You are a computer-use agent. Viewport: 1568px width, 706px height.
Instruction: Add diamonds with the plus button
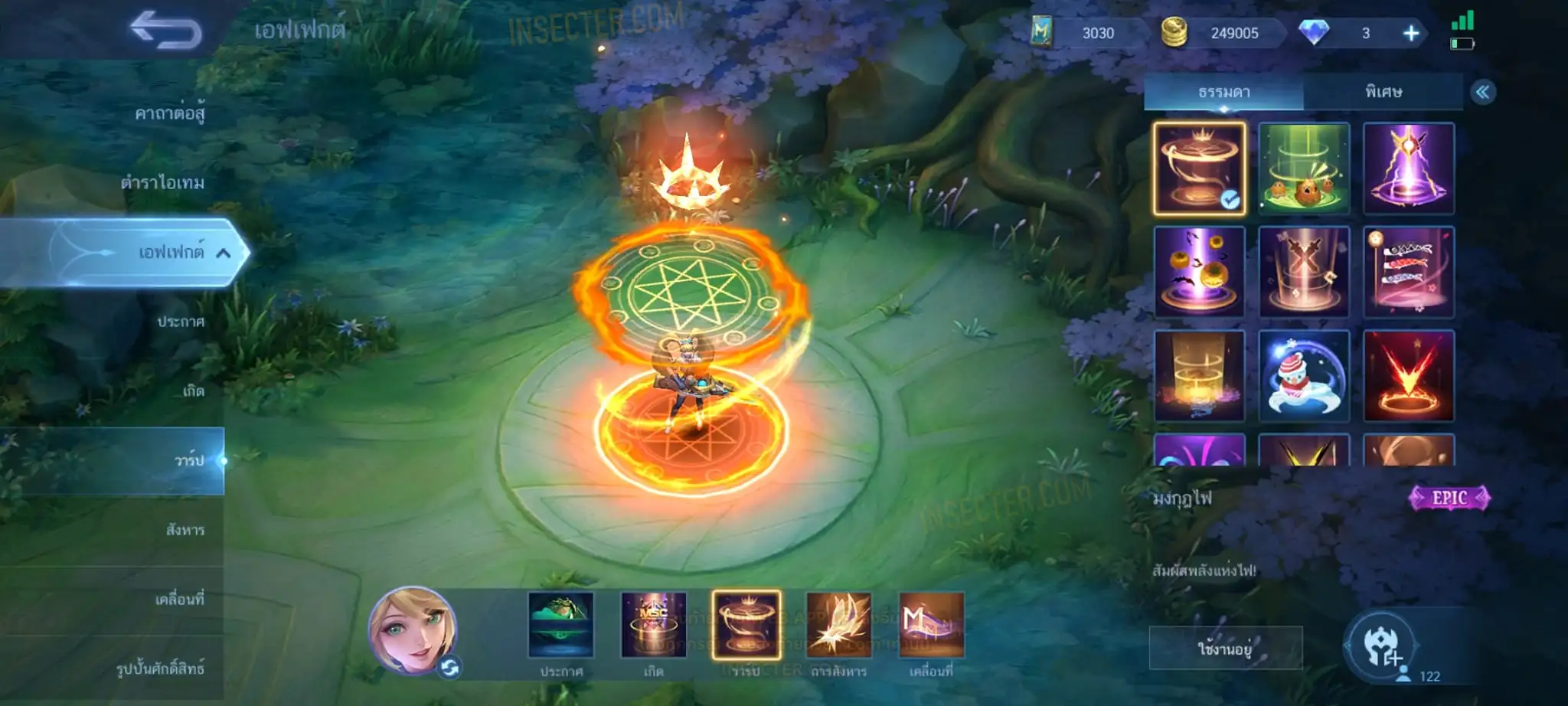[1410, 33]
